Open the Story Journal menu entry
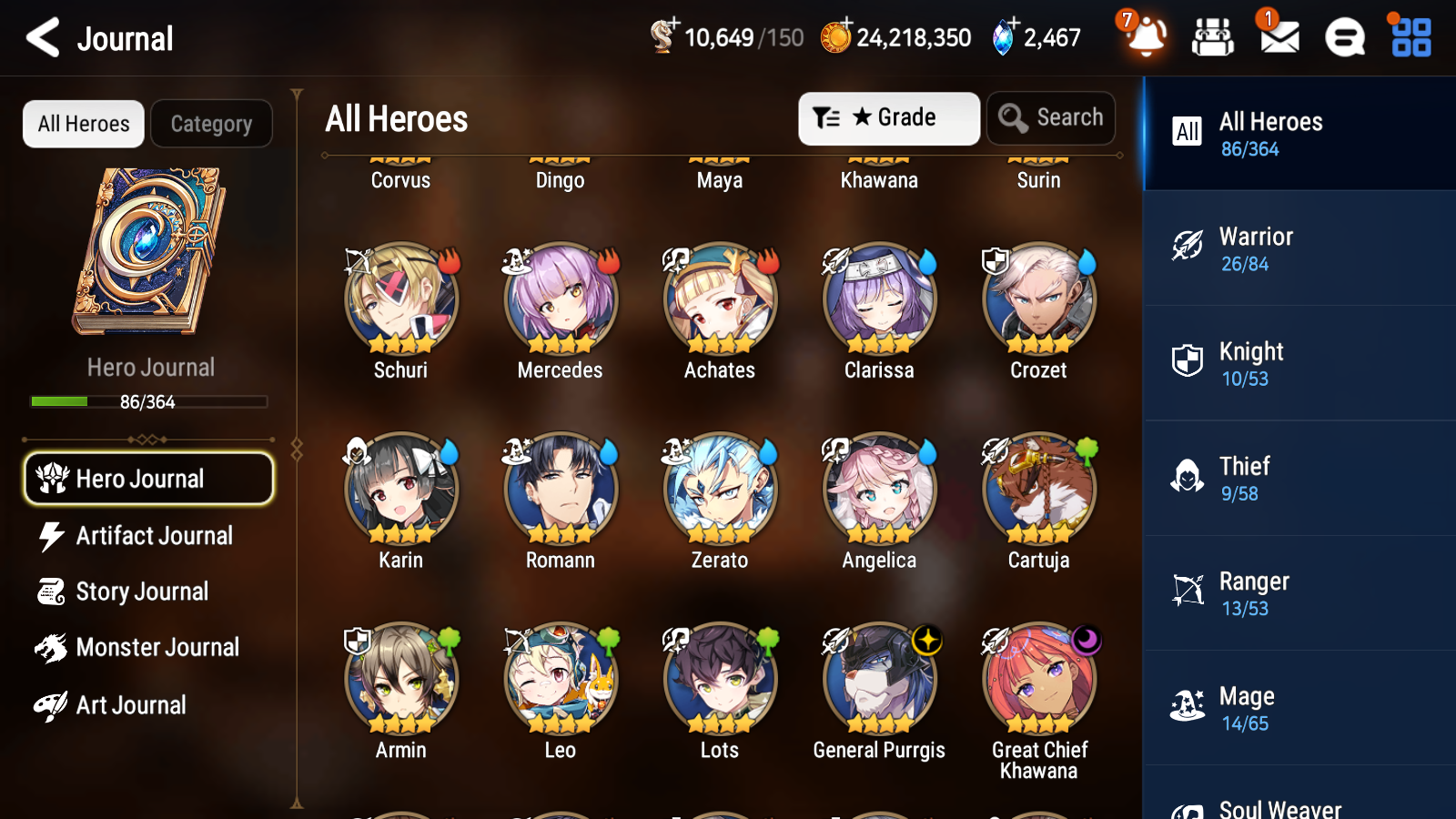 (142, 591)
